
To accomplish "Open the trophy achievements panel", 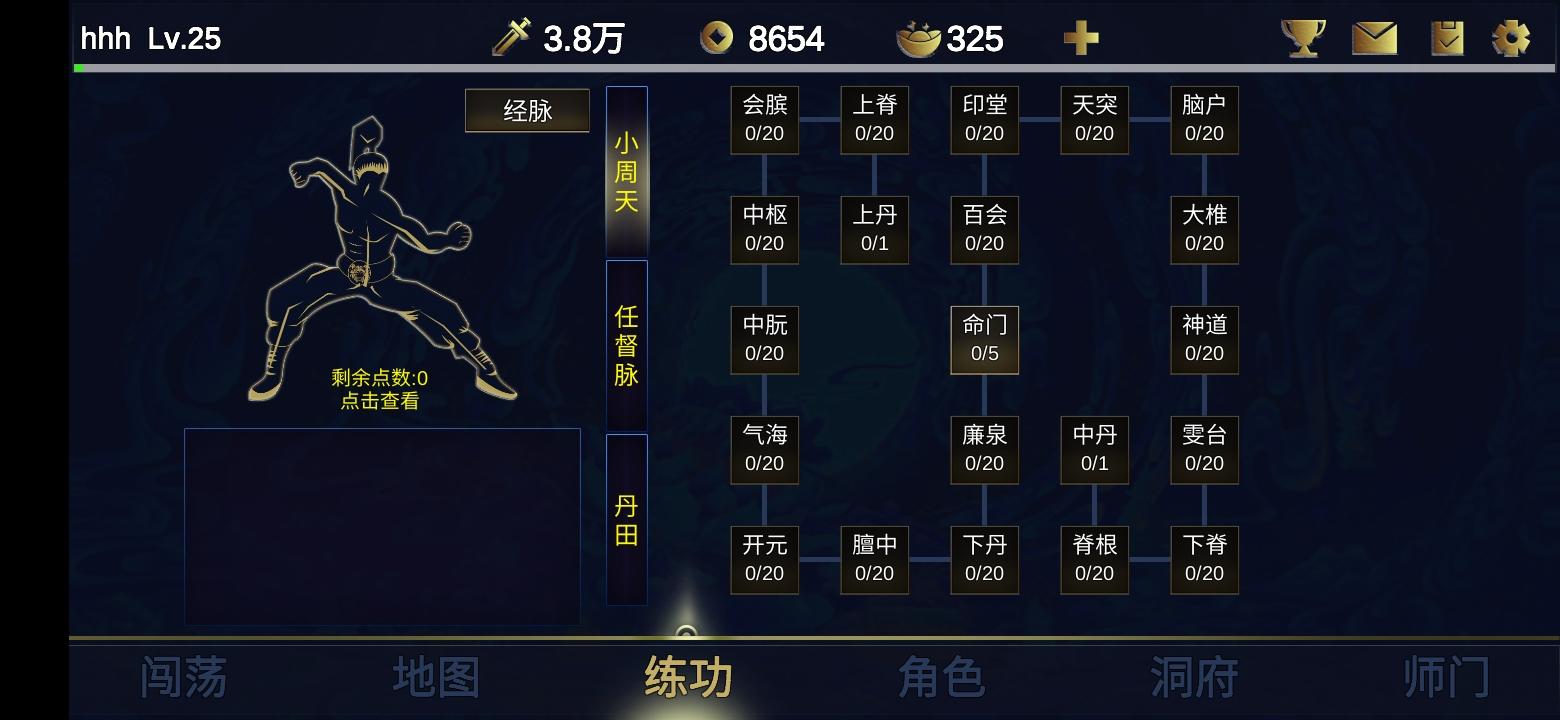I will click(x=1303, y=38).
